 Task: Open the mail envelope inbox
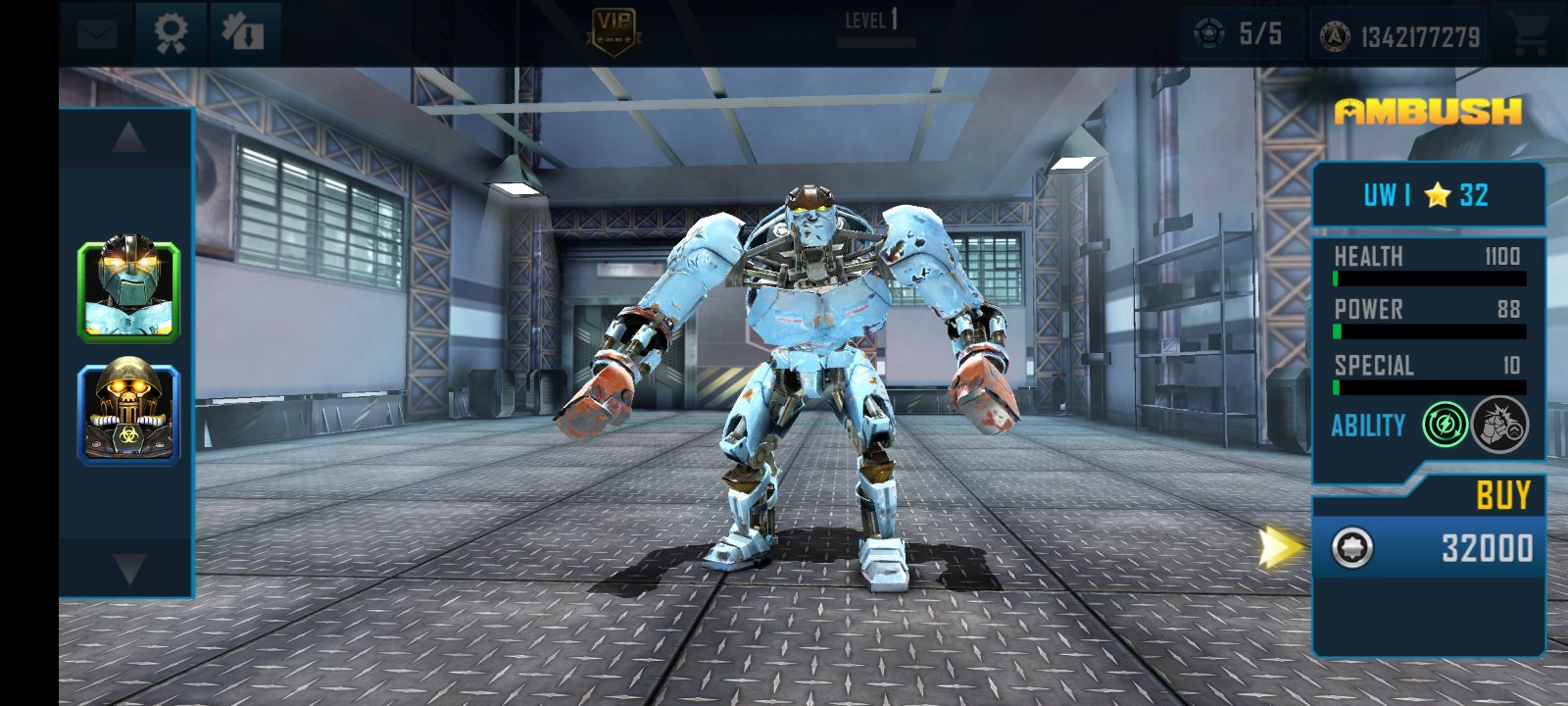click(97, 35)
